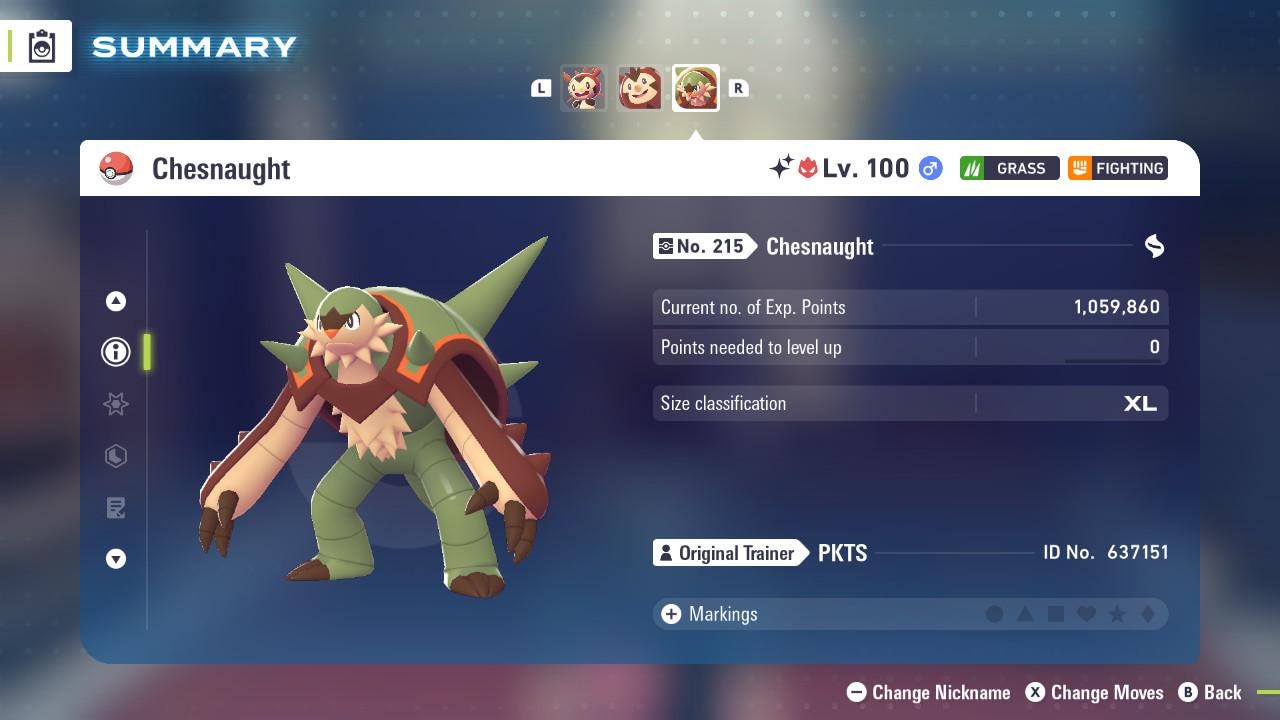The width and height of the screenshot is (1280, 720).
Task: Switch to the previous Pokémon with L
Action: 541,88
